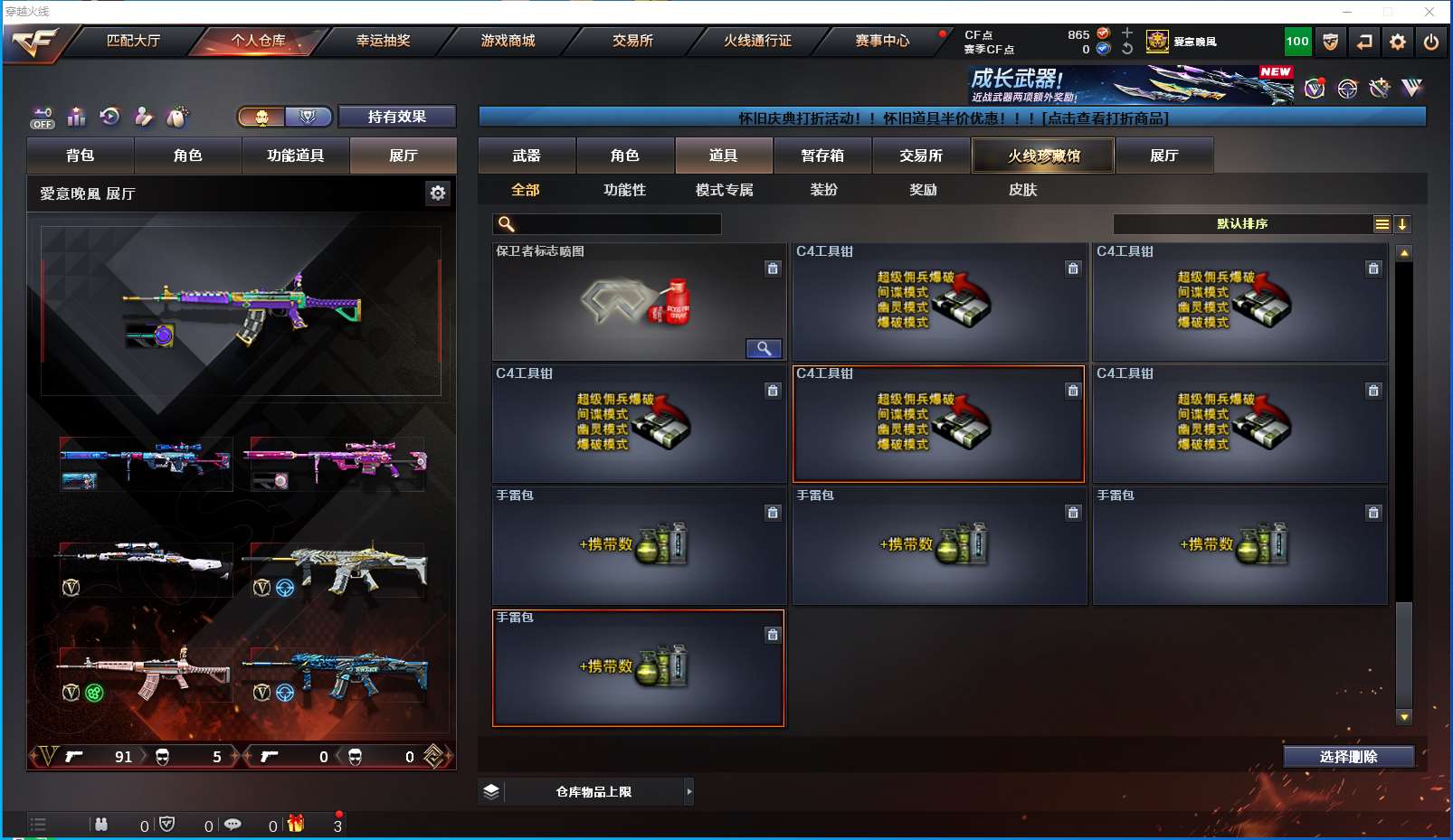Switch to the 功能道具 tab
1453x840 pixels.
coord(295,156)
